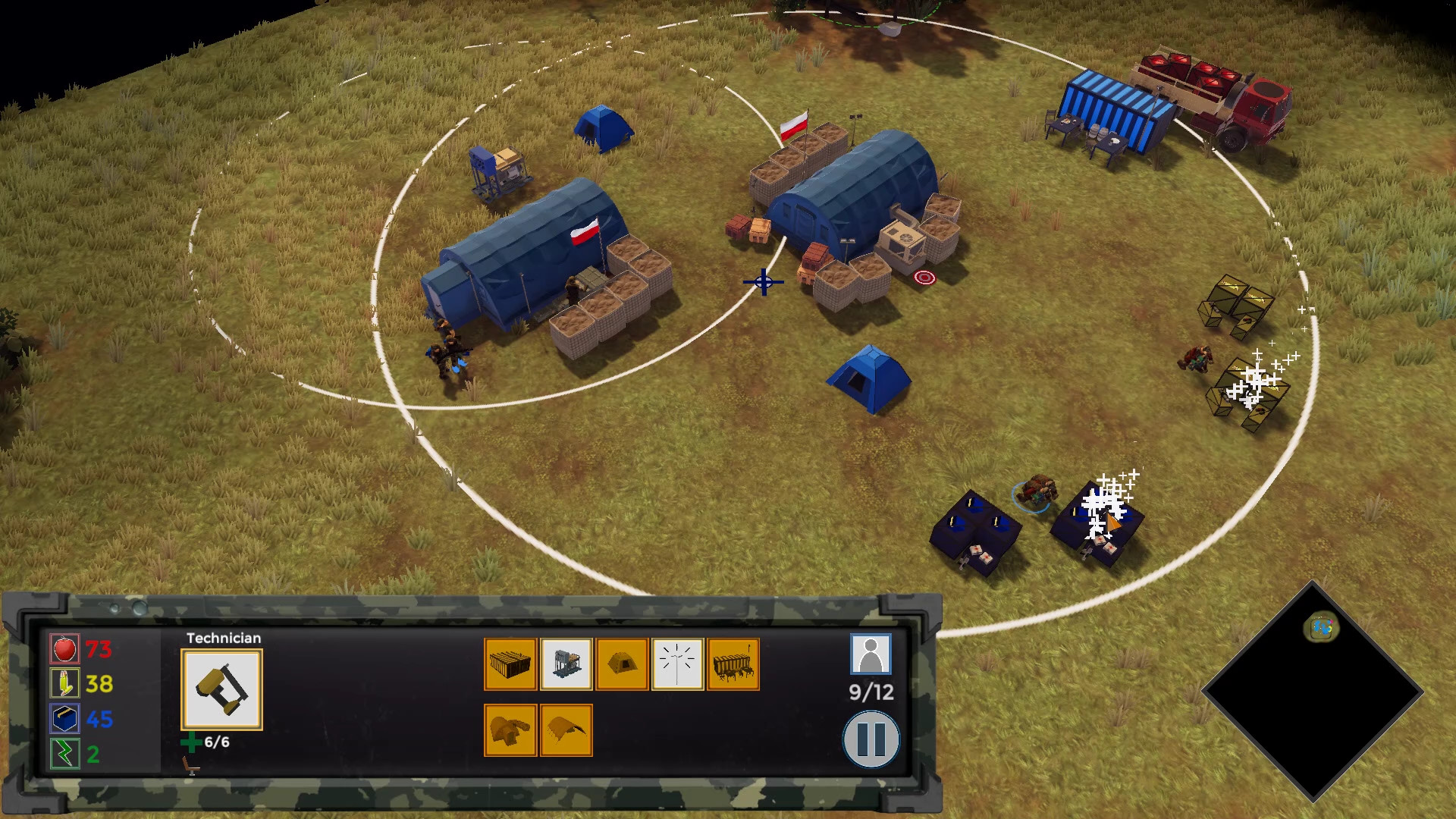This screenshot has width=1456, height=819.
Task: Click the bullet ammunition resource icon
Action: click(64, 683)
